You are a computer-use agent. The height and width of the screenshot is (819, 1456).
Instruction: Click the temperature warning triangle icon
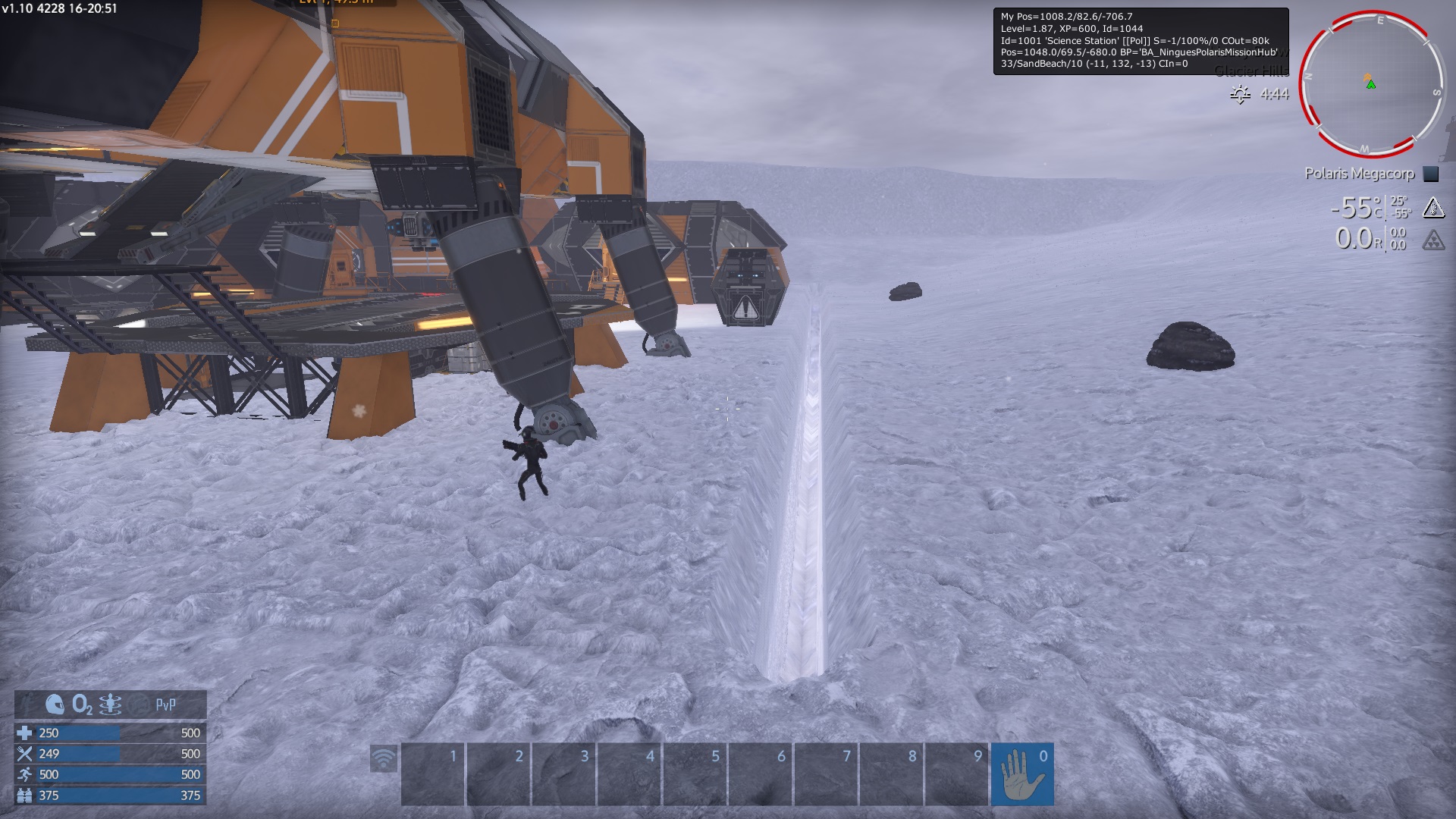pyautogui.click(x=1432, y=207)
